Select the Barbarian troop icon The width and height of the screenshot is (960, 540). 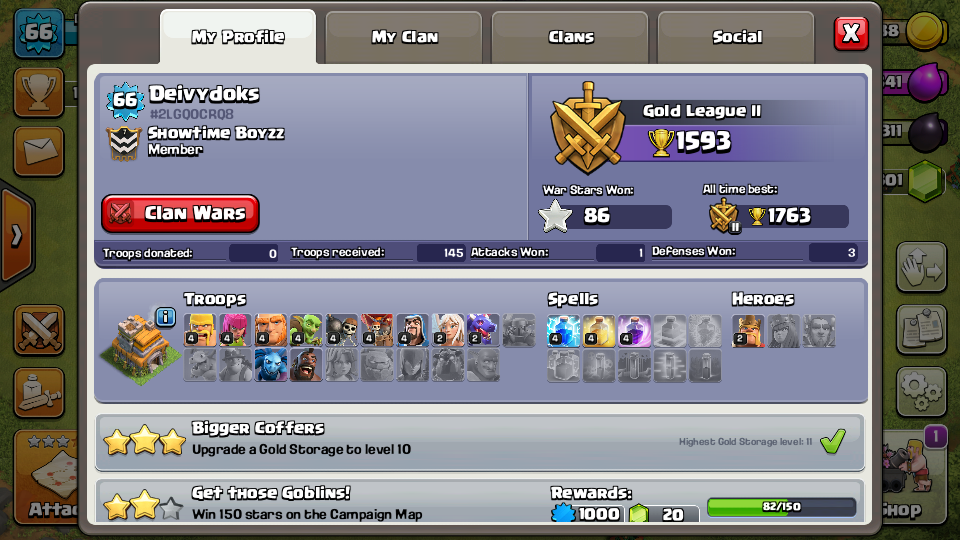[200, 329]
